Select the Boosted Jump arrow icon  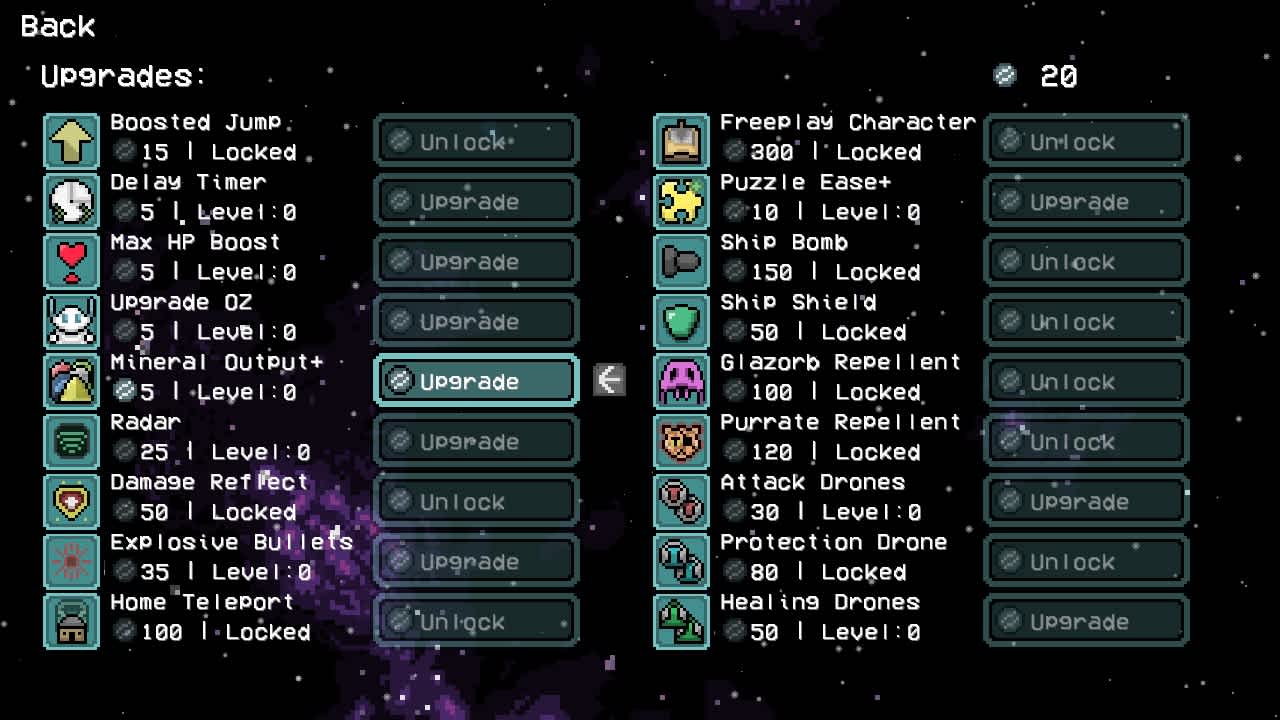71,141
